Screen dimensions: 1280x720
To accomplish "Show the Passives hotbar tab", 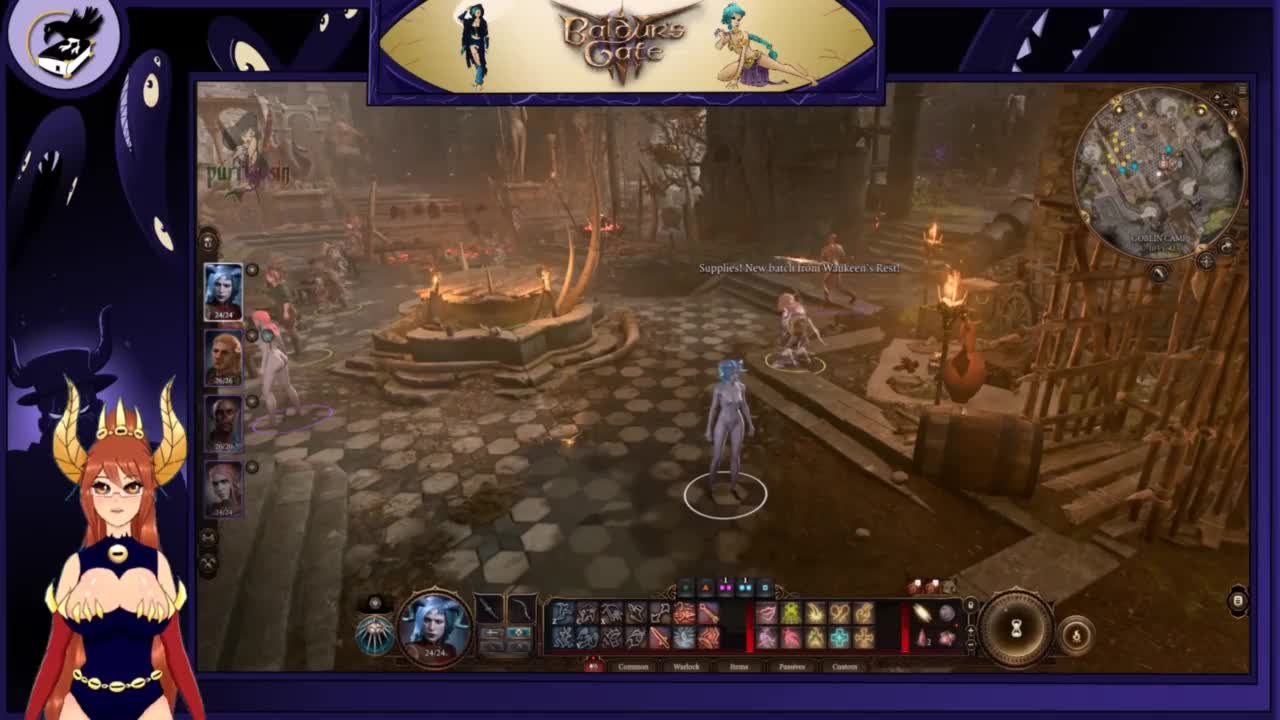I will pyautogui.click(x=792, y=667).
